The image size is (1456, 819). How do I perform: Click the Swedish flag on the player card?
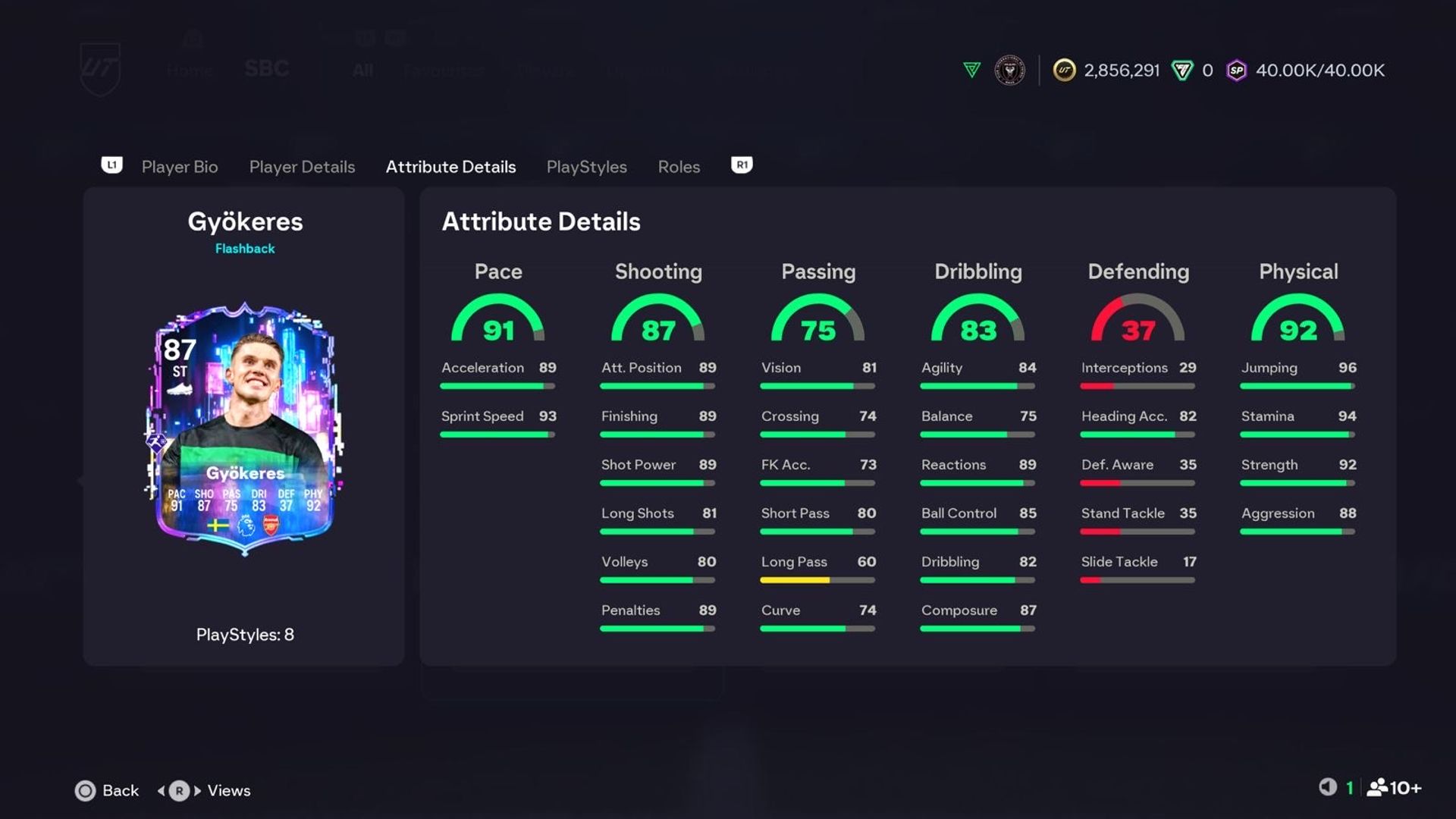218,526
